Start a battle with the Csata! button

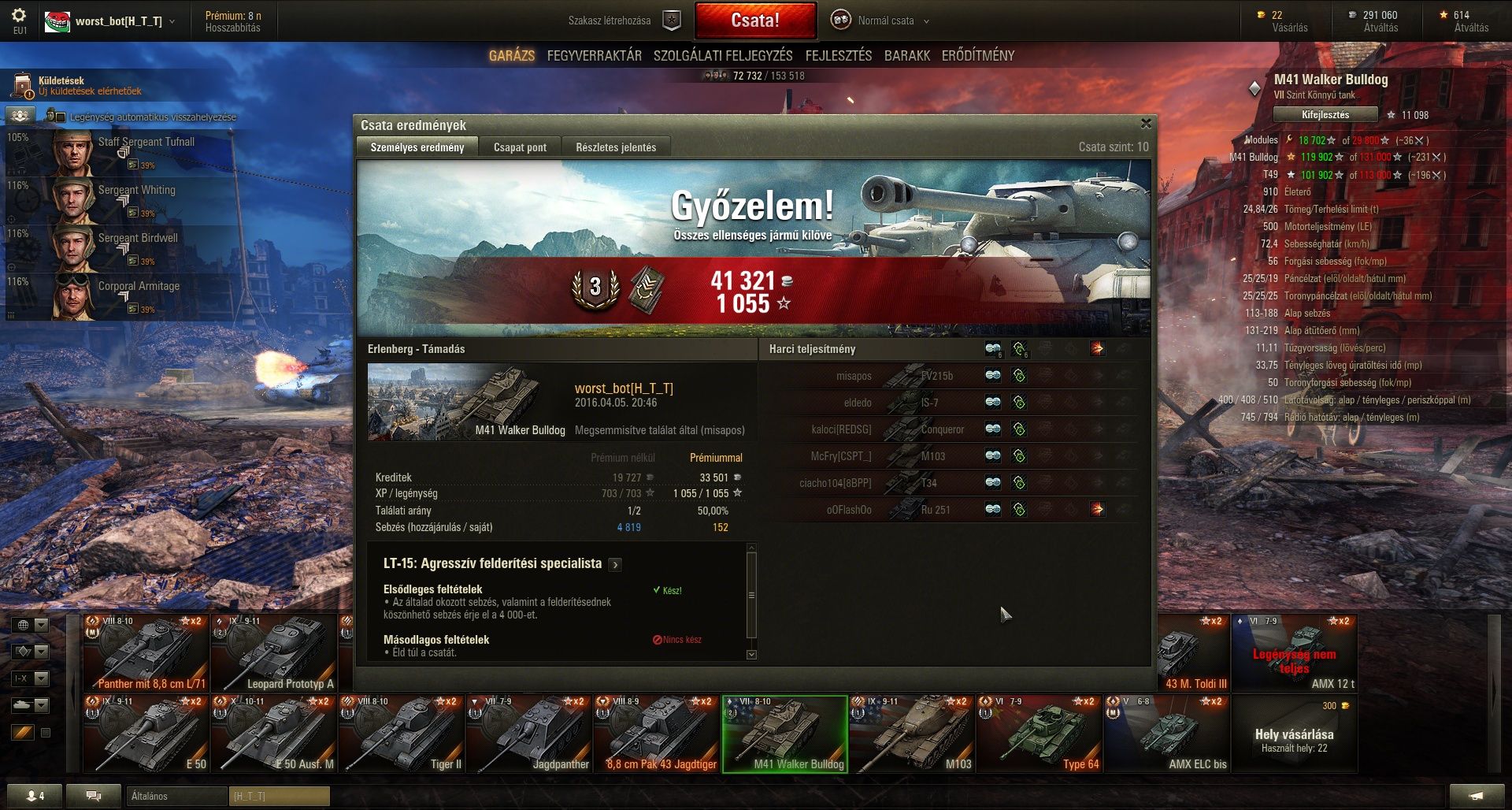click(754, 20)
